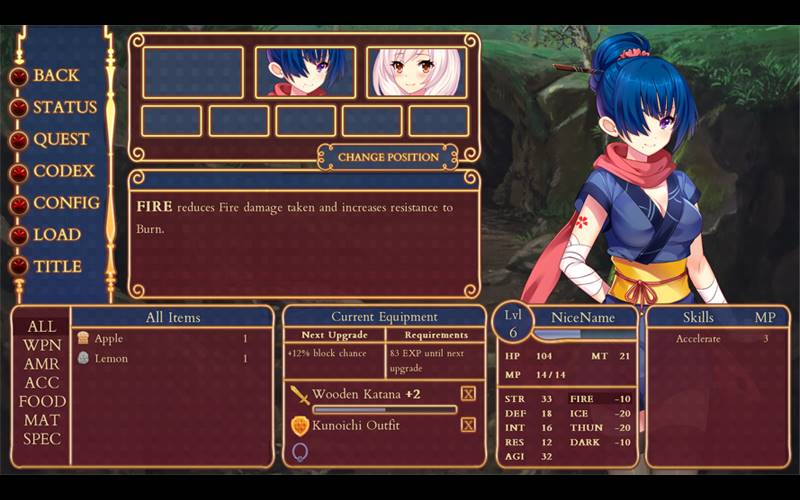Switch to the SPEC item category
800x500 pixels.
coord(42,439)
